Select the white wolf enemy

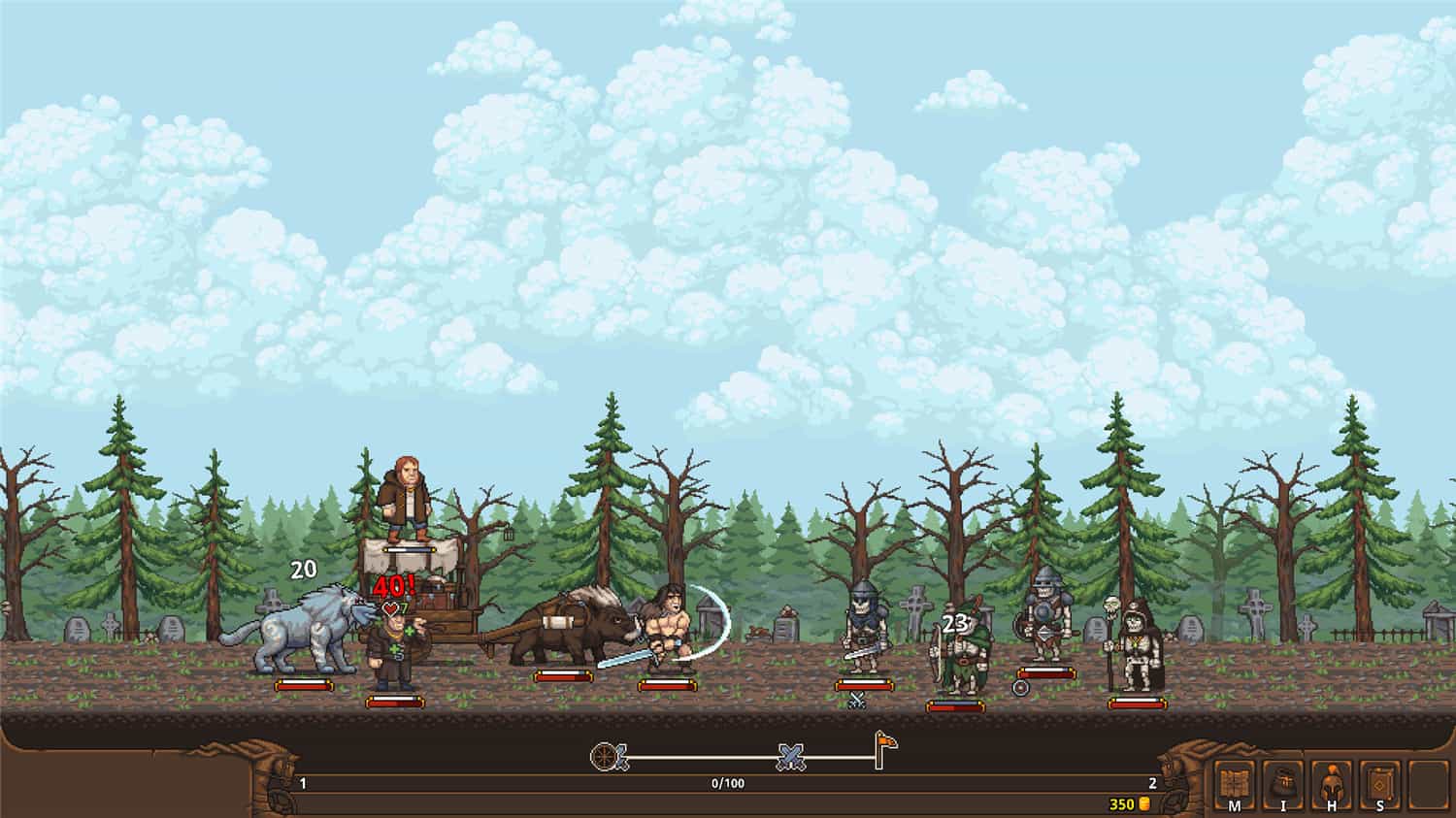coord(311,634)
